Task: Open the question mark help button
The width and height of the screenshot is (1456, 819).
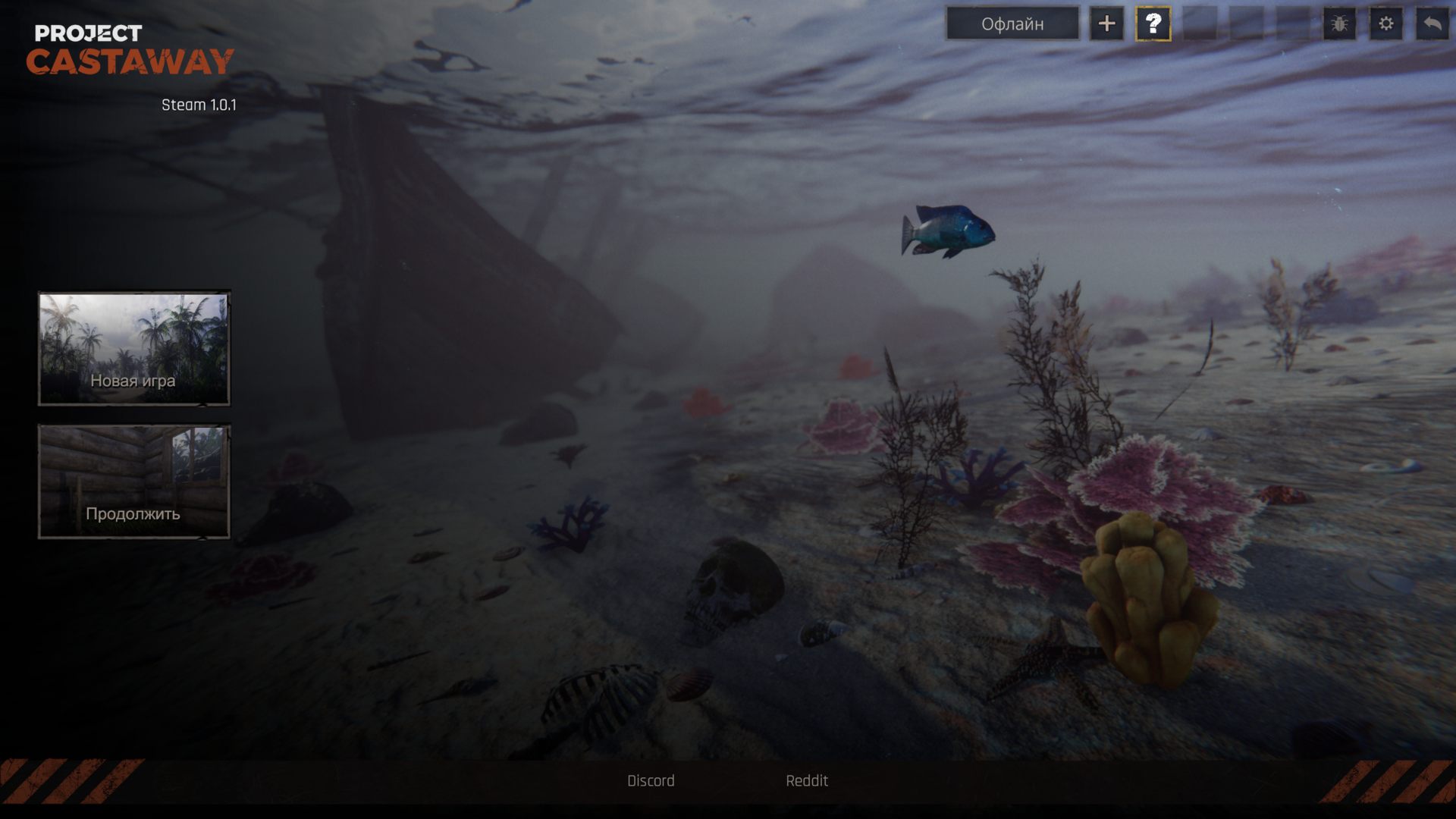Action: pos(1153,24)
